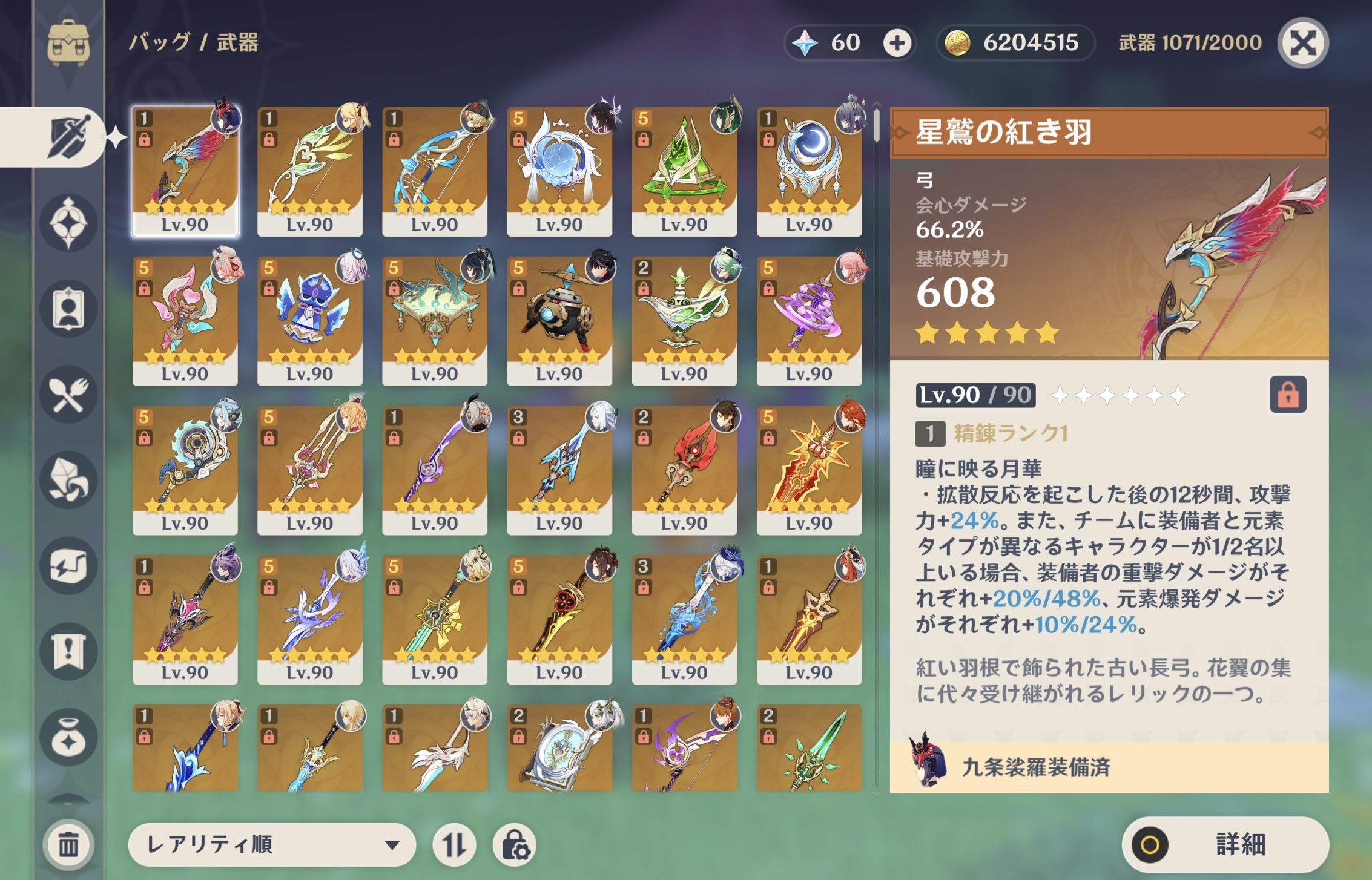Toggle the sort order arrows button

(454, 844)
